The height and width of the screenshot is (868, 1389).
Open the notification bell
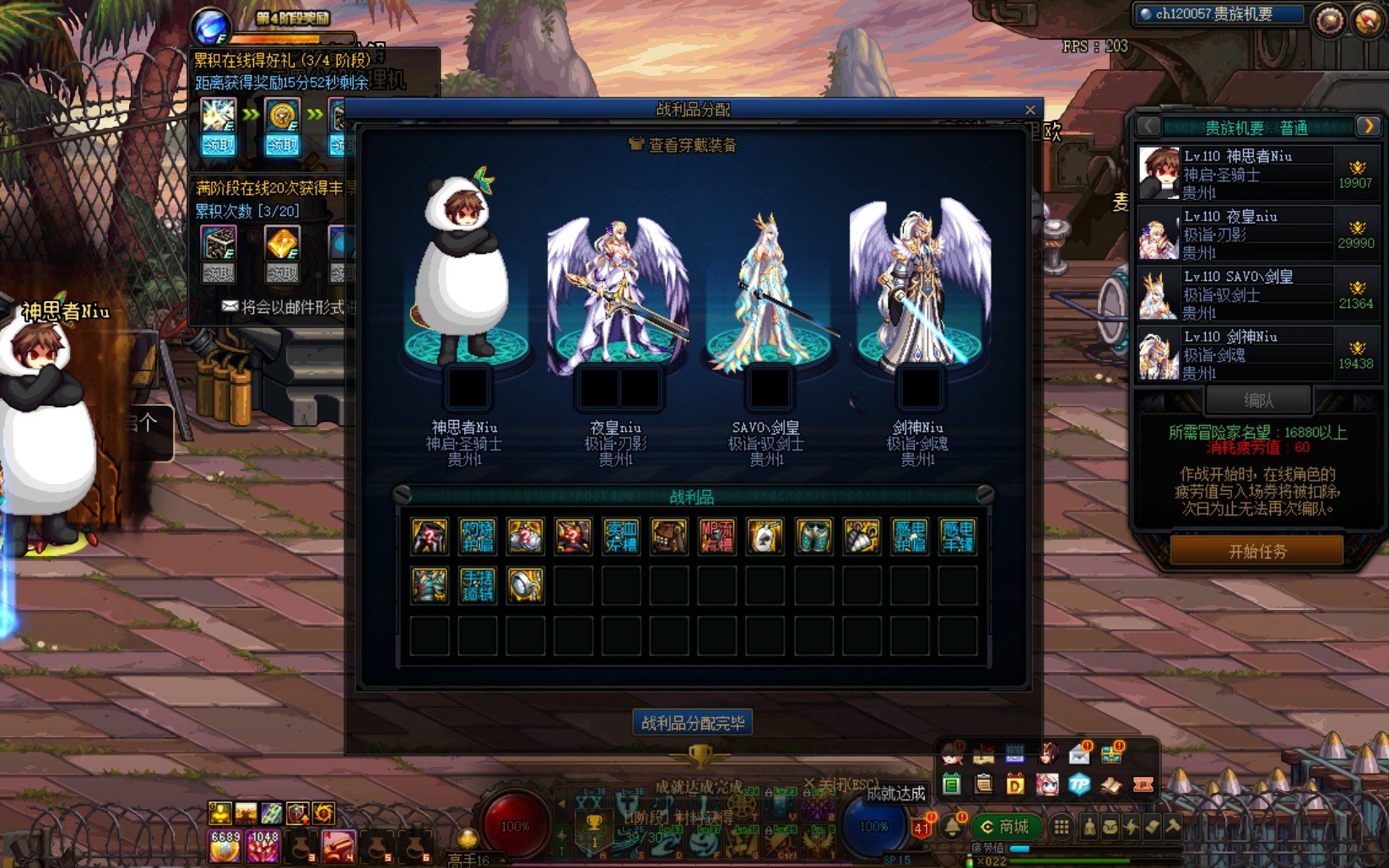click(953, 827)
